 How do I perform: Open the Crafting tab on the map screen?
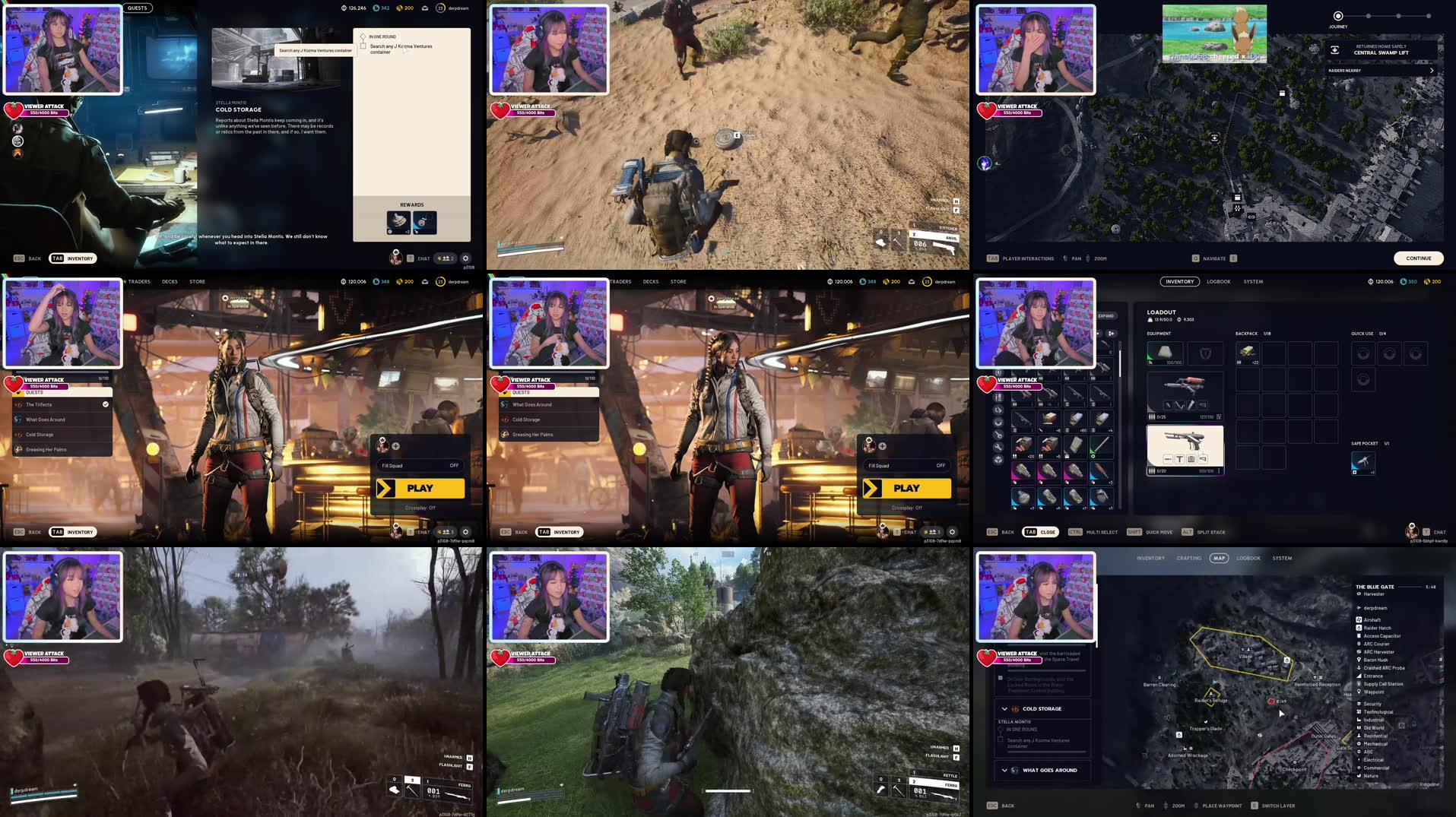pyautogui.click(x=1189, y=558)
